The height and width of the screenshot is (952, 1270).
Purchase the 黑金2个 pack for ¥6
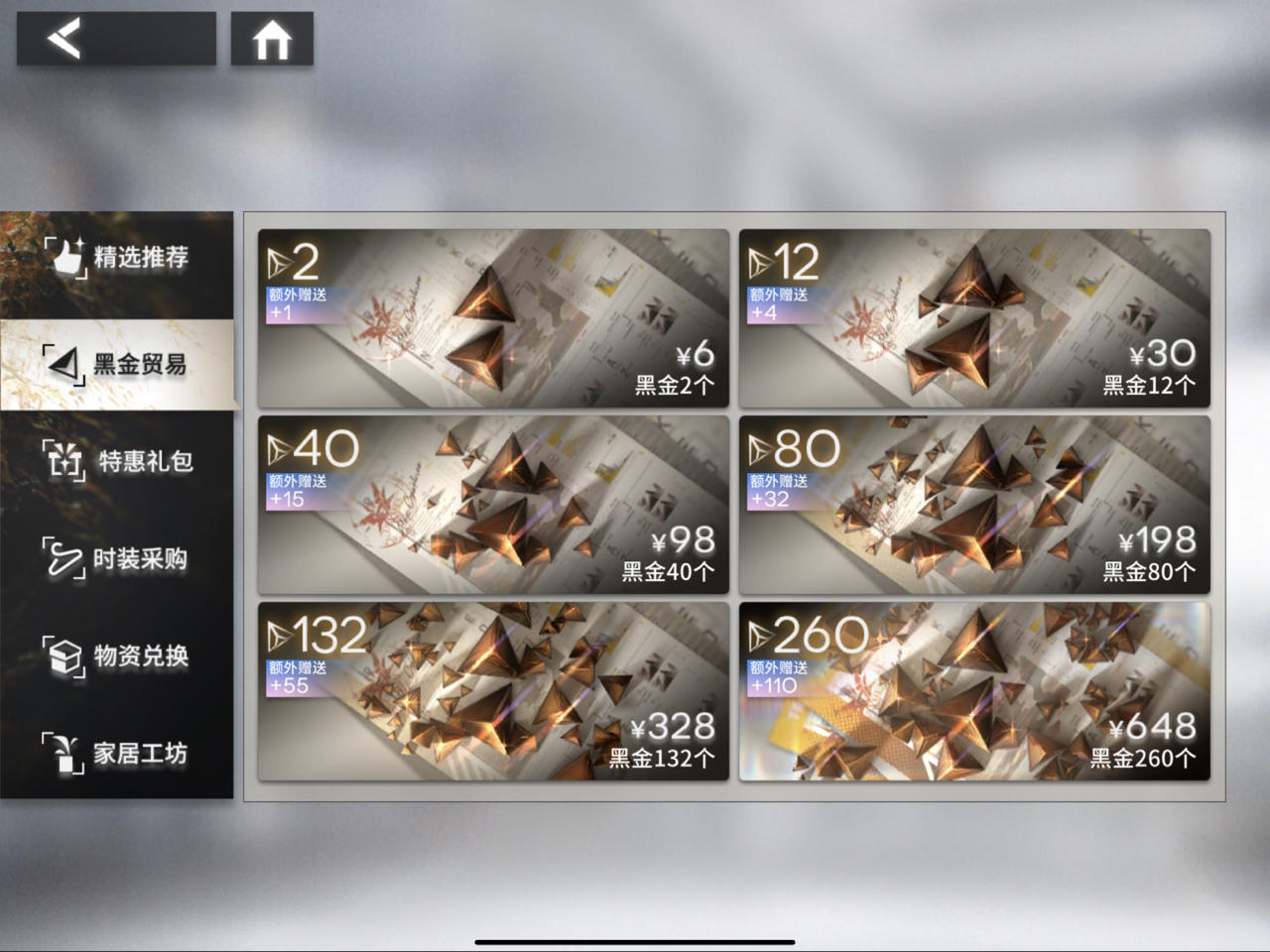pos(493,317)
